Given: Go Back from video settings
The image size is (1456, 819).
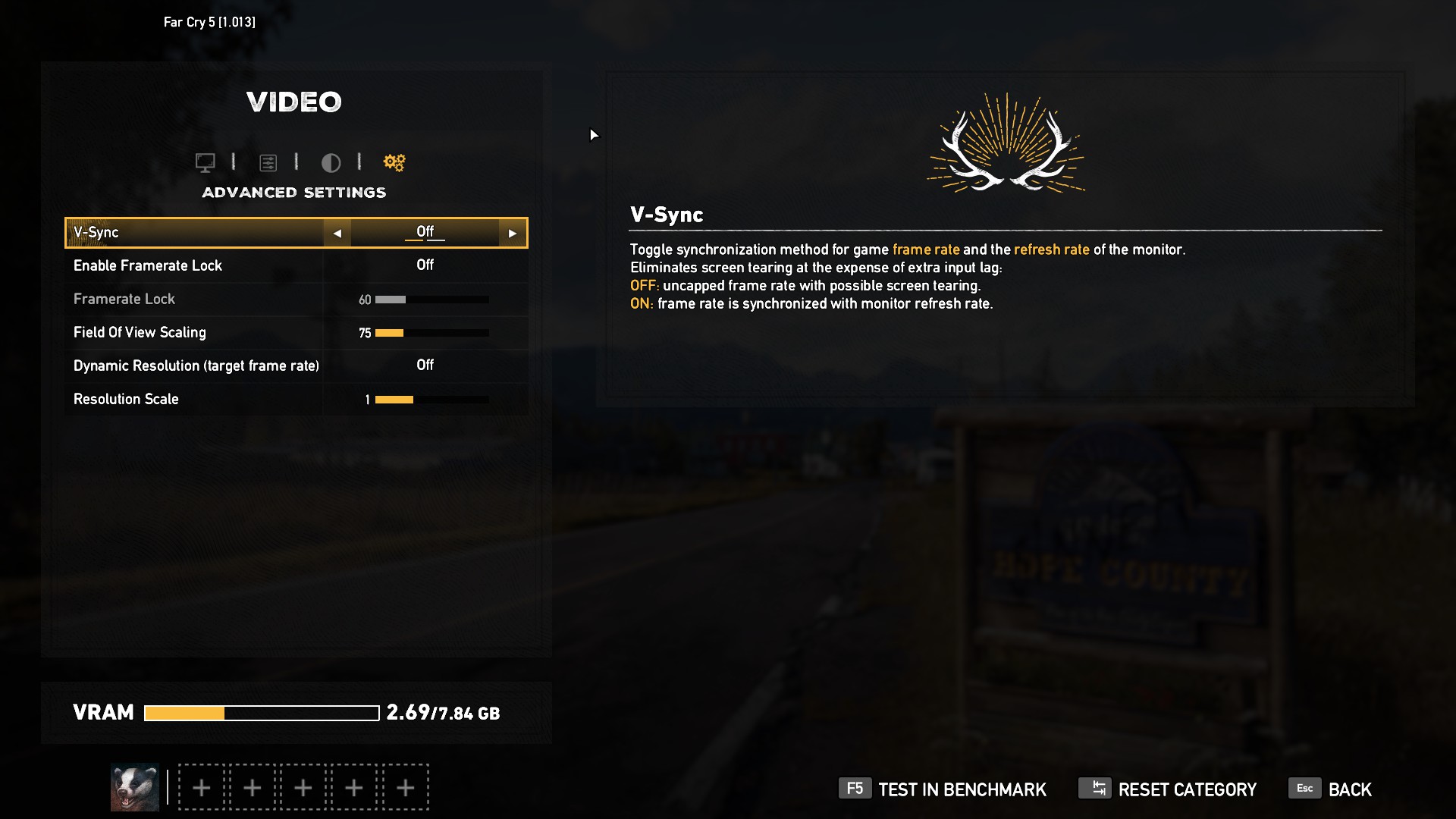Looking at the screenshot, I should 1331,789.
